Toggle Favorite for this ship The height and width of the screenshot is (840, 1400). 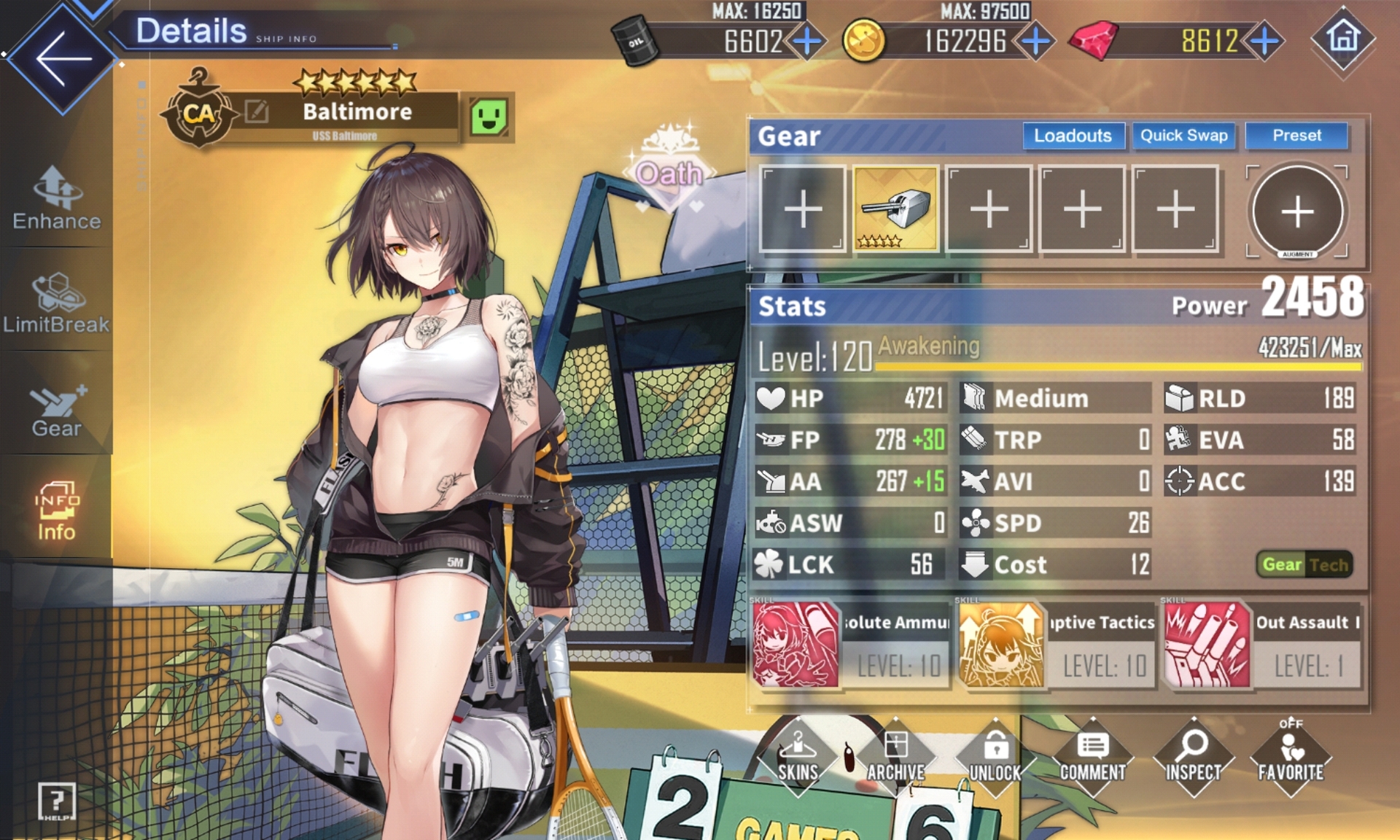(x=1291, y=758)
